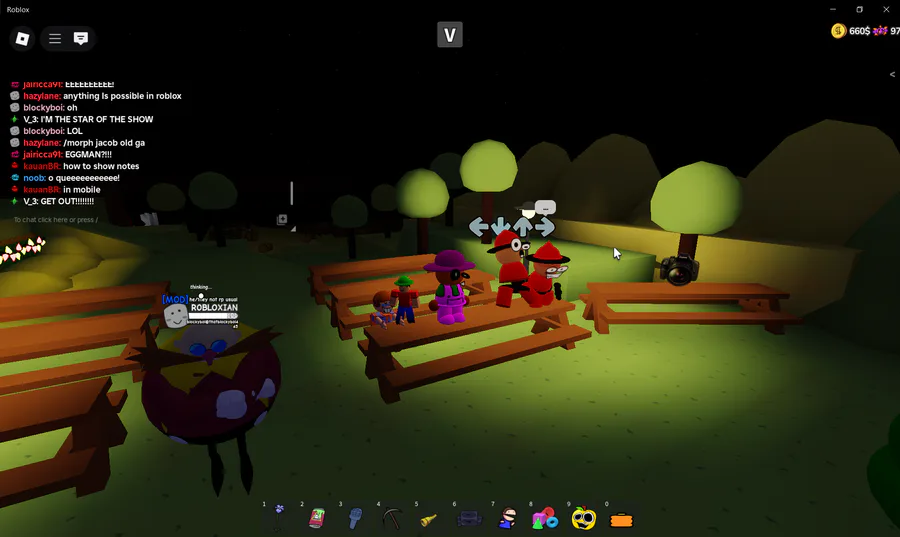Viewport: 900px width, 537px height.
Task: Equip the soda can in hotbar slot 2
Action: [319, 518]
